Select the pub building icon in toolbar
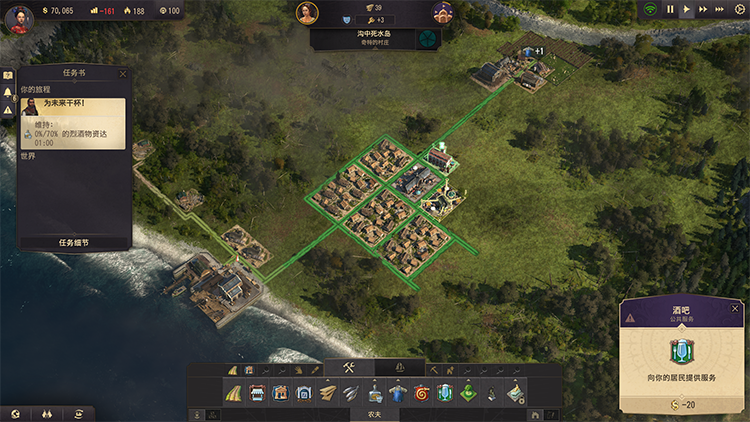The width and height of the screenshot is (750, 422). [x=446, y=393]
